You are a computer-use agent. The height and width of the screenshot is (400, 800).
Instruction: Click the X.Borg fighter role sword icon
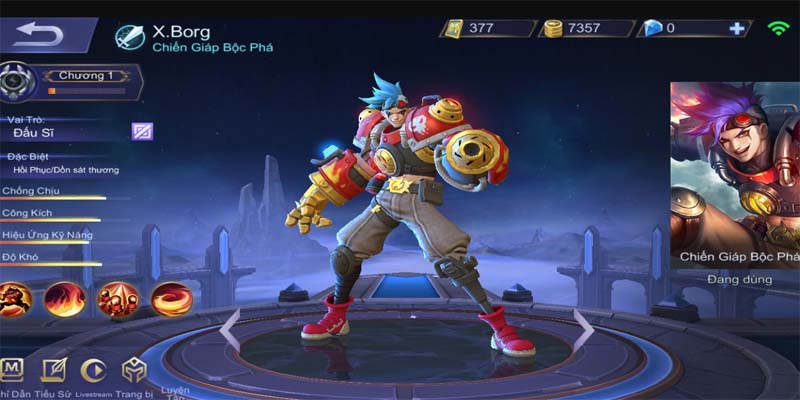coord(130,37)
